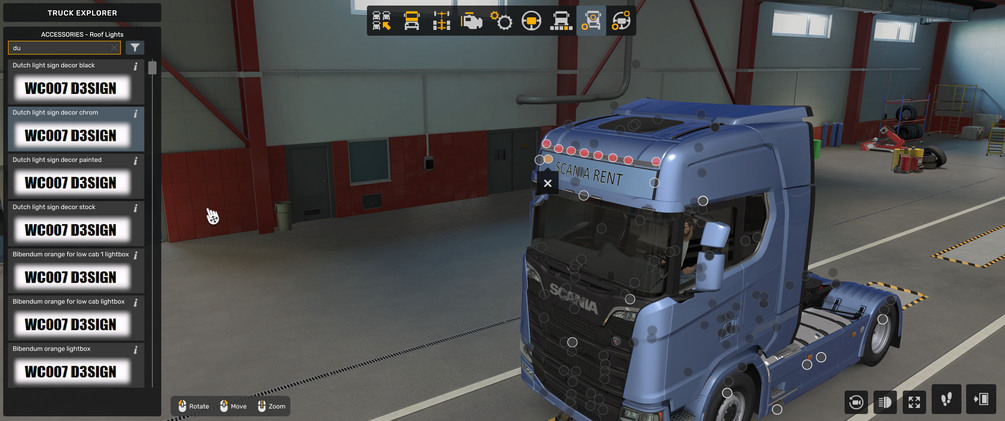Clear the accessory search field text
This screenshot has height=421, width=1005.
(115, 48)
